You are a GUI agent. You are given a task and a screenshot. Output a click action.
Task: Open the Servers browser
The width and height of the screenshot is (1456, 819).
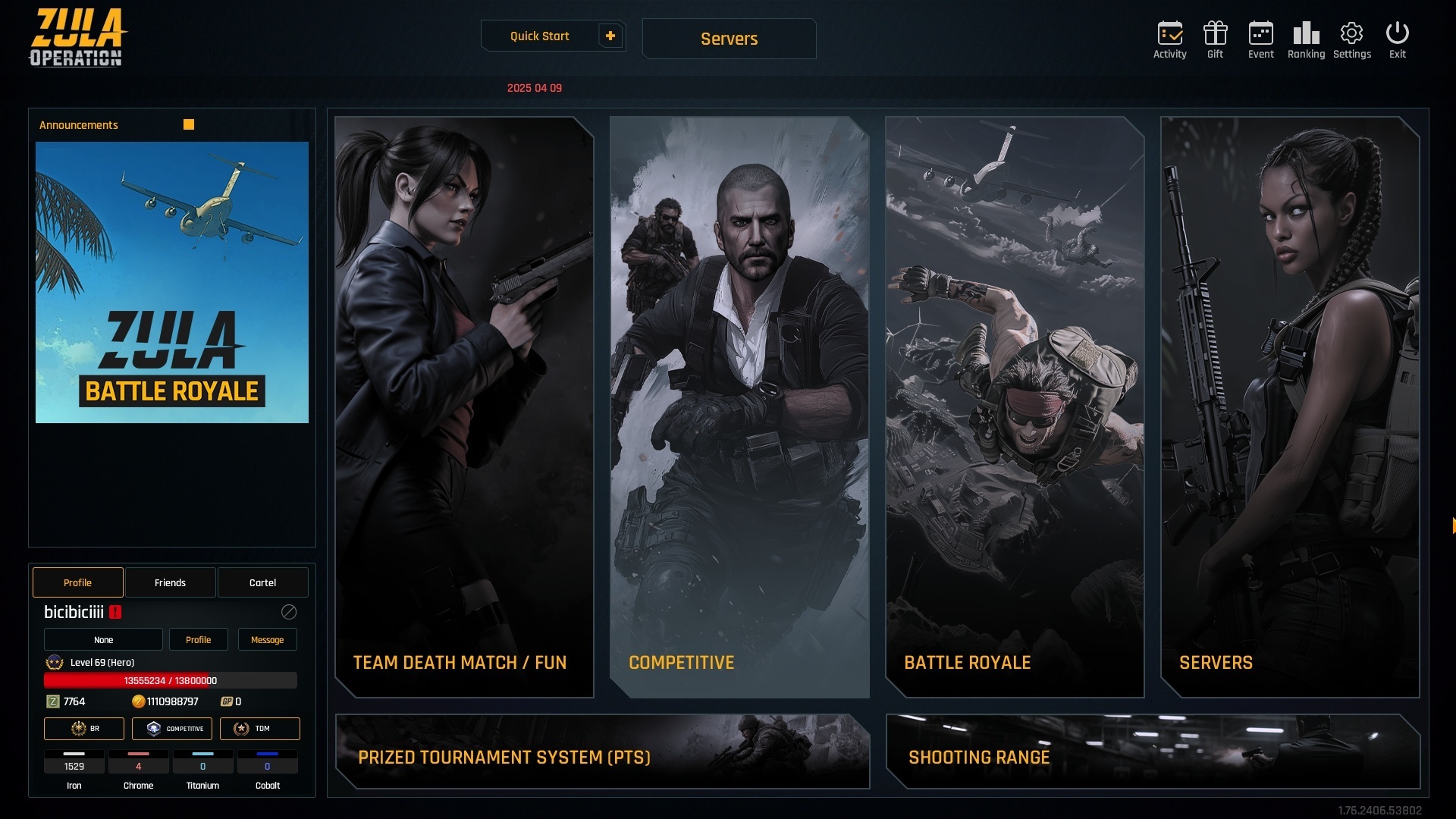(728, 39)
